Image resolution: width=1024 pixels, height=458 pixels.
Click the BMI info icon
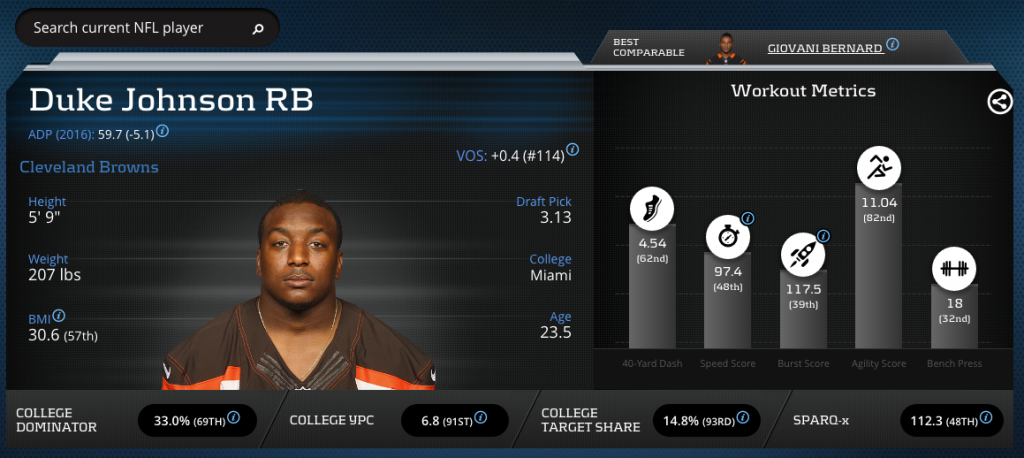click(59, 315)
